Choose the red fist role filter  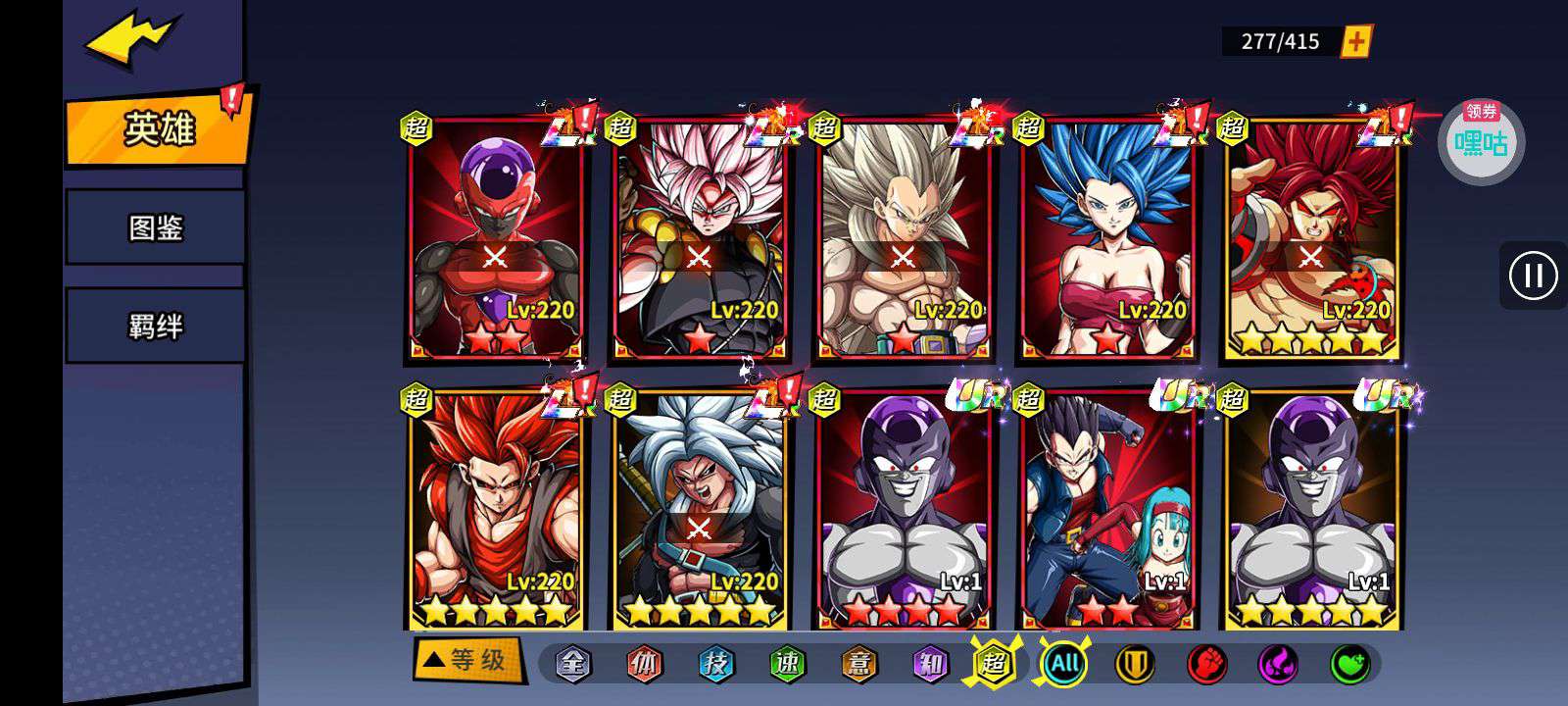click(x=1206, y=664)
